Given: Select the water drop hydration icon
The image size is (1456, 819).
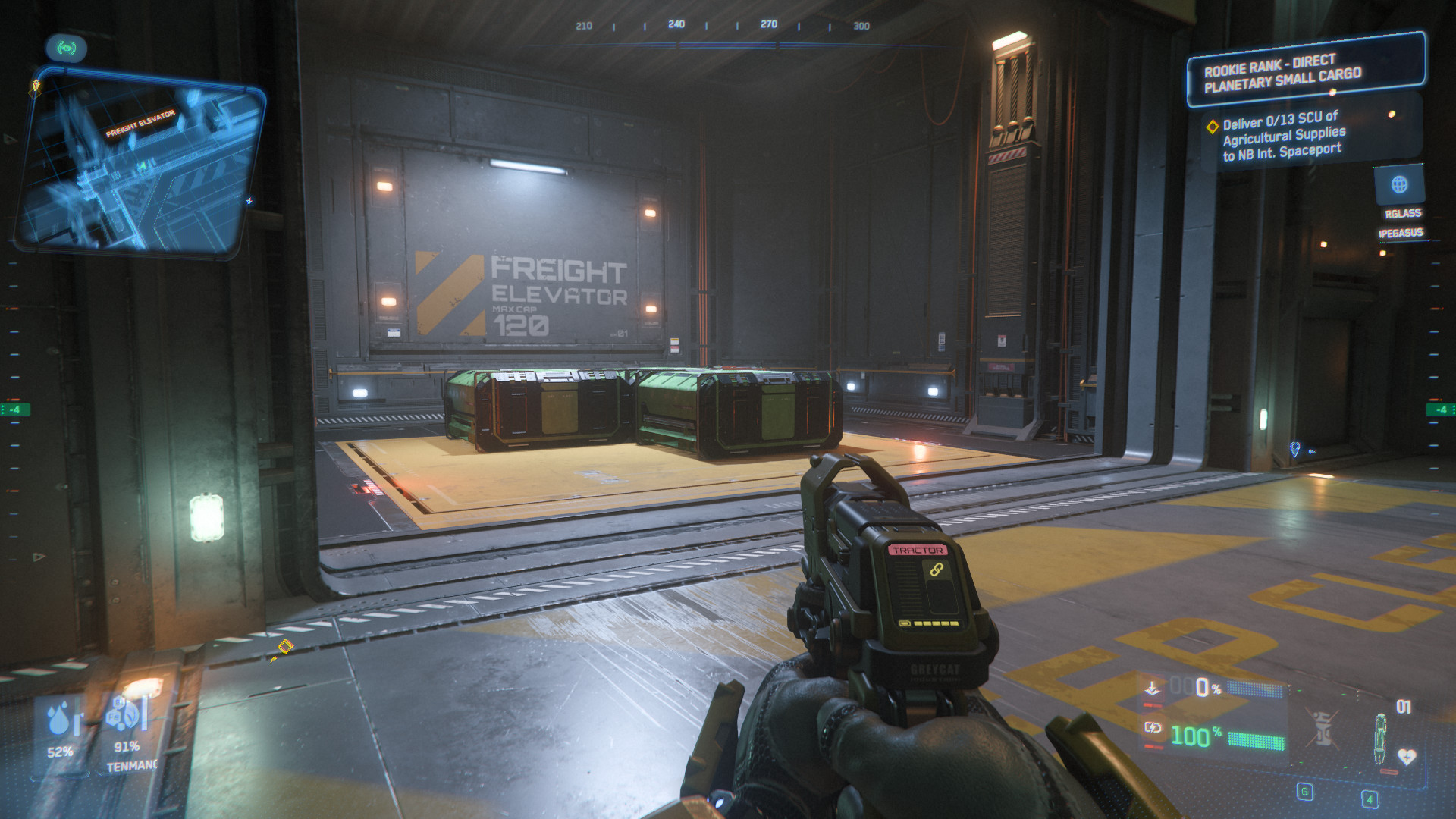Looking at the screenshot, I should pos(60,719).
